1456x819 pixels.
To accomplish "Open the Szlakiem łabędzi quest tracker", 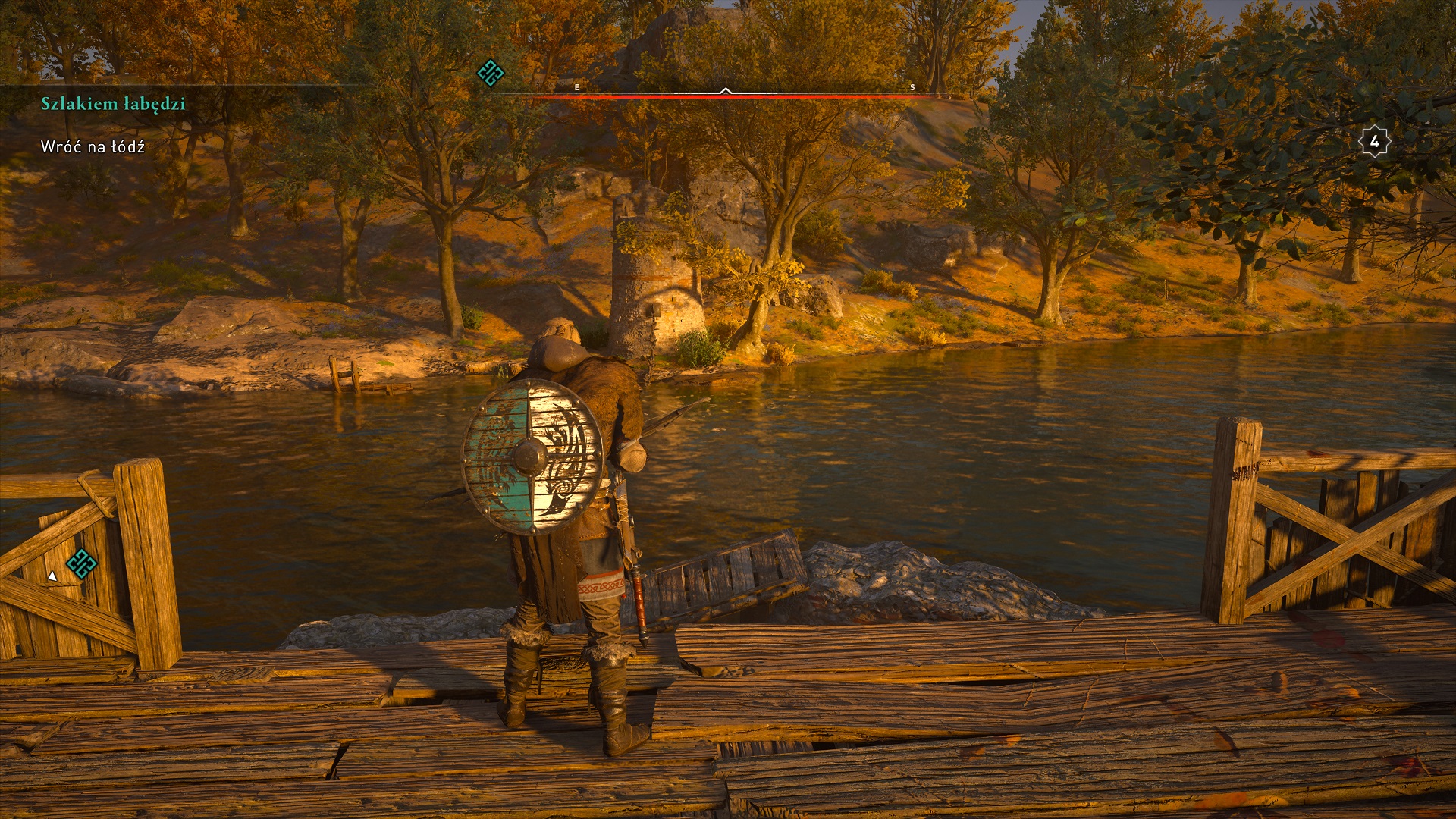I will point(113,104).
